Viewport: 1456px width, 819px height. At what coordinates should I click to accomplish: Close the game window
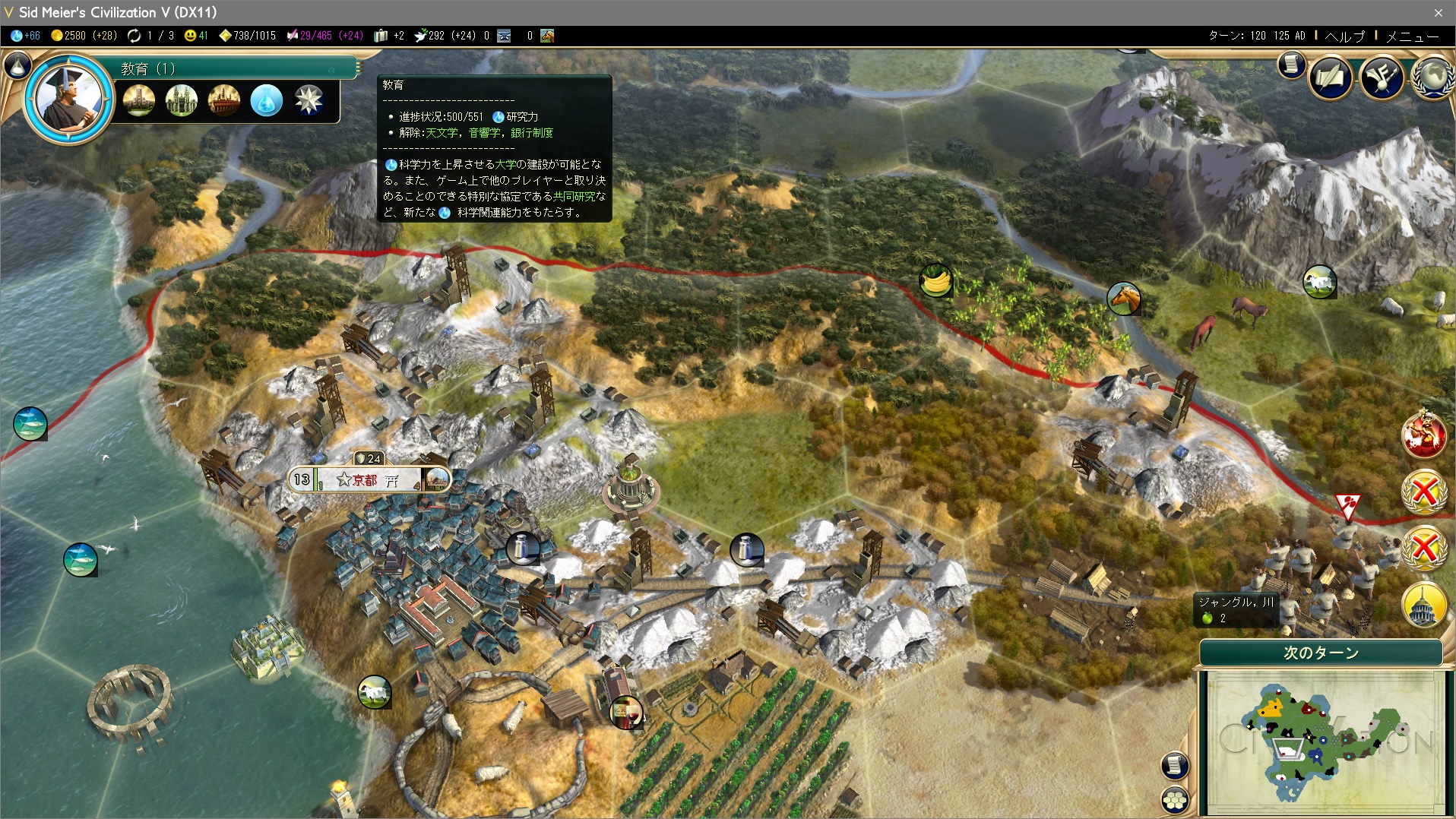pos(1438,12)
